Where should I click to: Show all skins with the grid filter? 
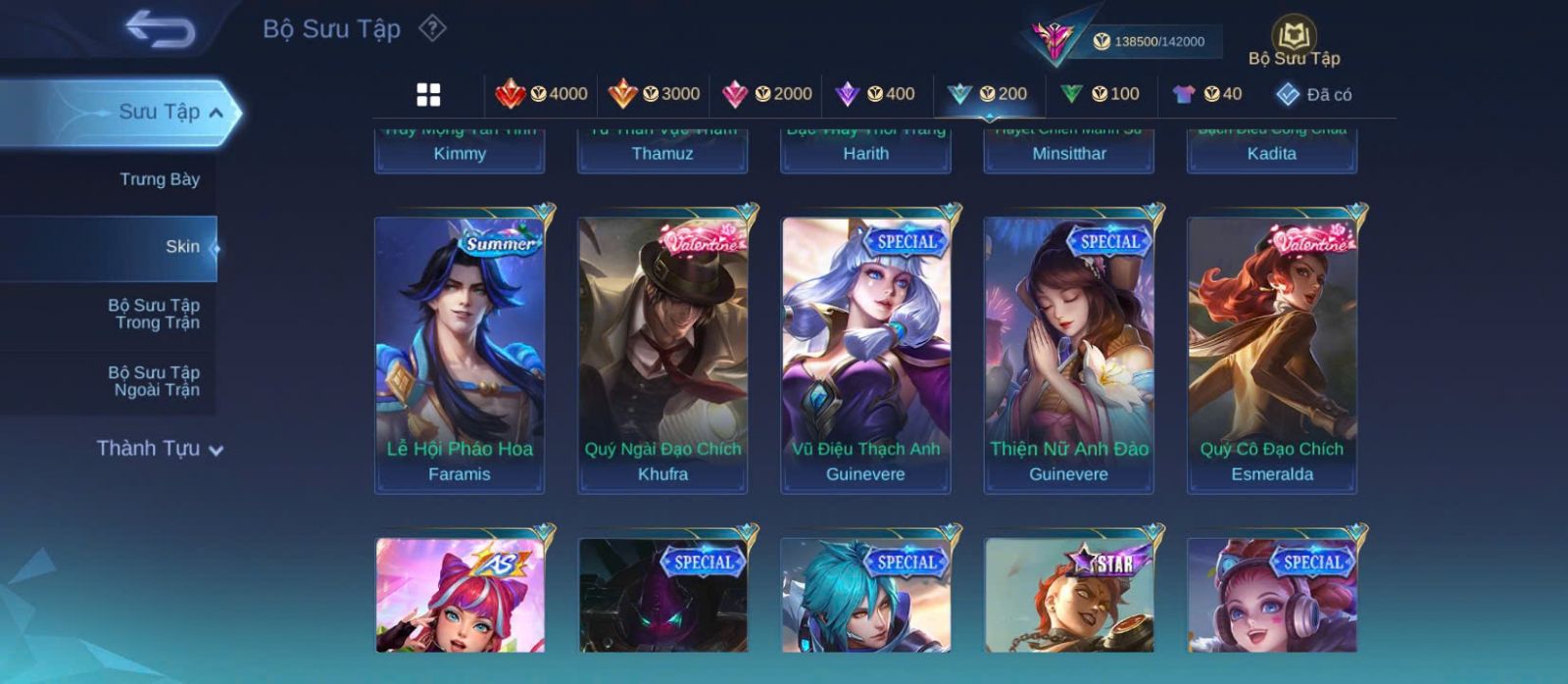click(428, 94)
